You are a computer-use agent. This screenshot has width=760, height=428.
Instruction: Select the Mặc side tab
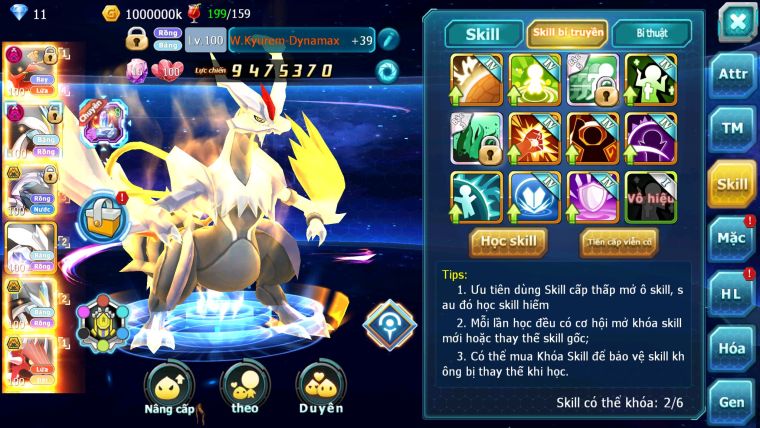tap(732, 238)
